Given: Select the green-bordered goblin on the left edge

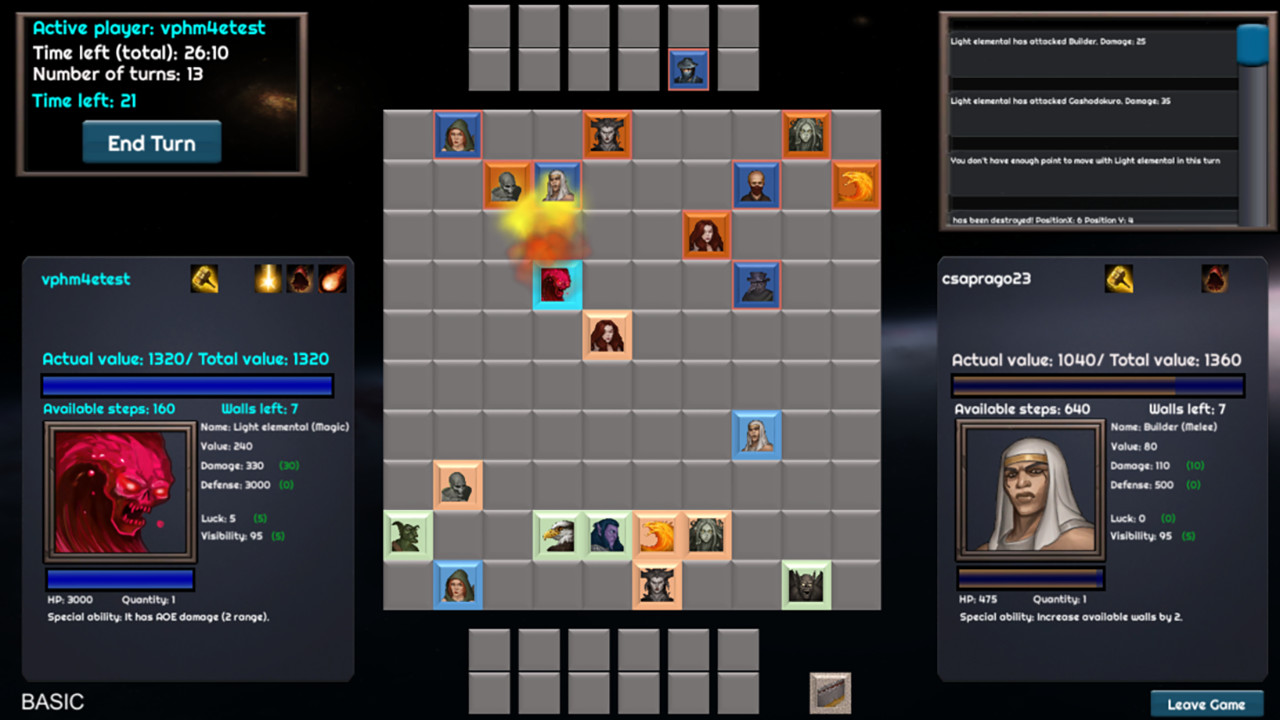Looking at the screenshot, I should coord(408,535).
